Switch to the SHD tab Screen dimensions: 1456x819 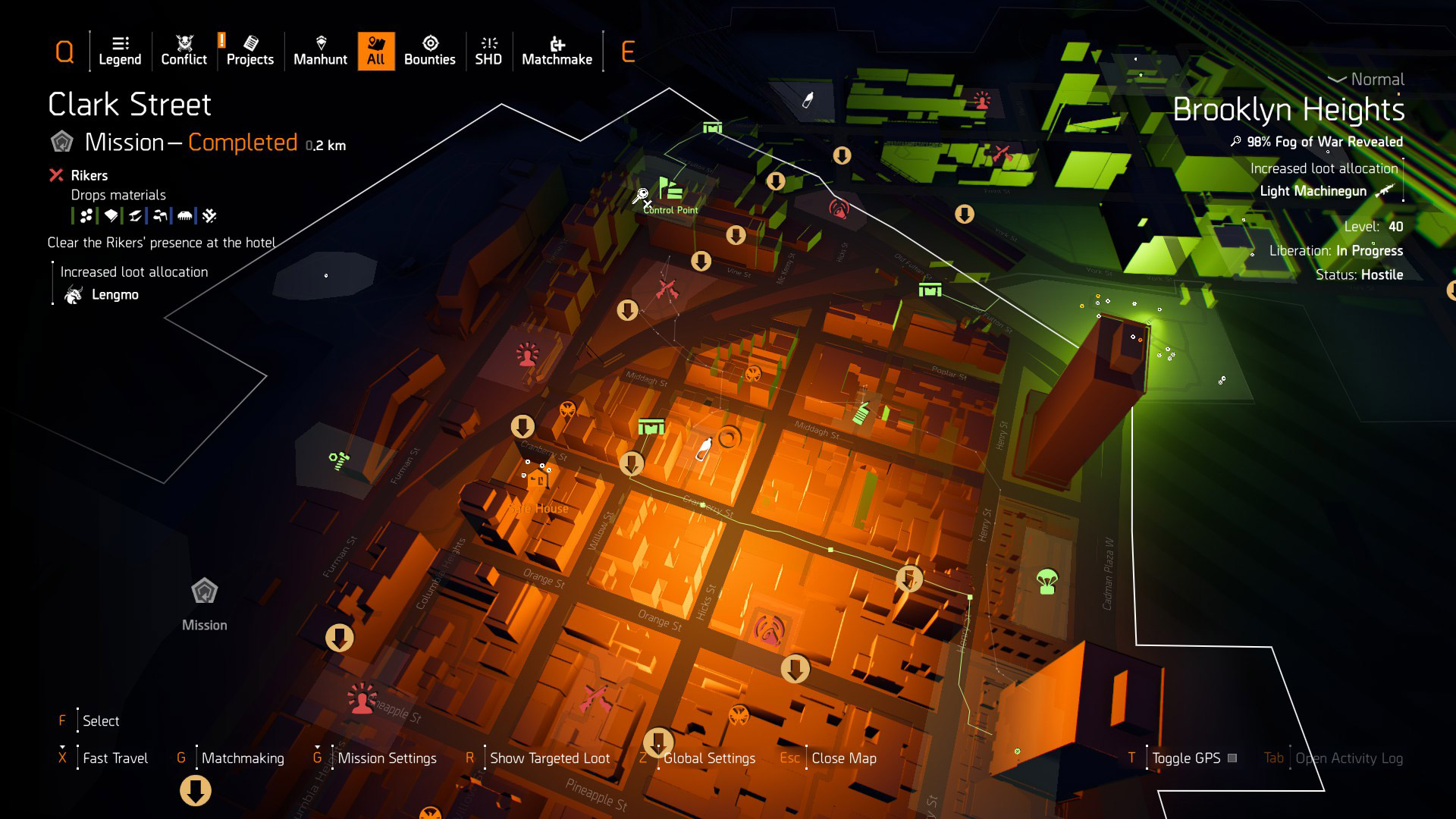click(488, 51)
